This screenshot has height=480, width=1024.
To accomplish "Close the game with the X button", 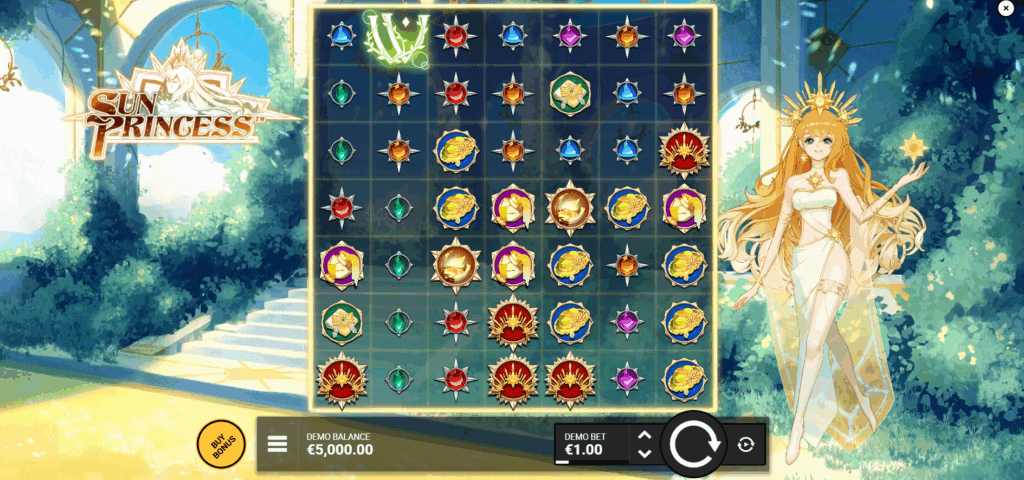I will coord(1006,8).
